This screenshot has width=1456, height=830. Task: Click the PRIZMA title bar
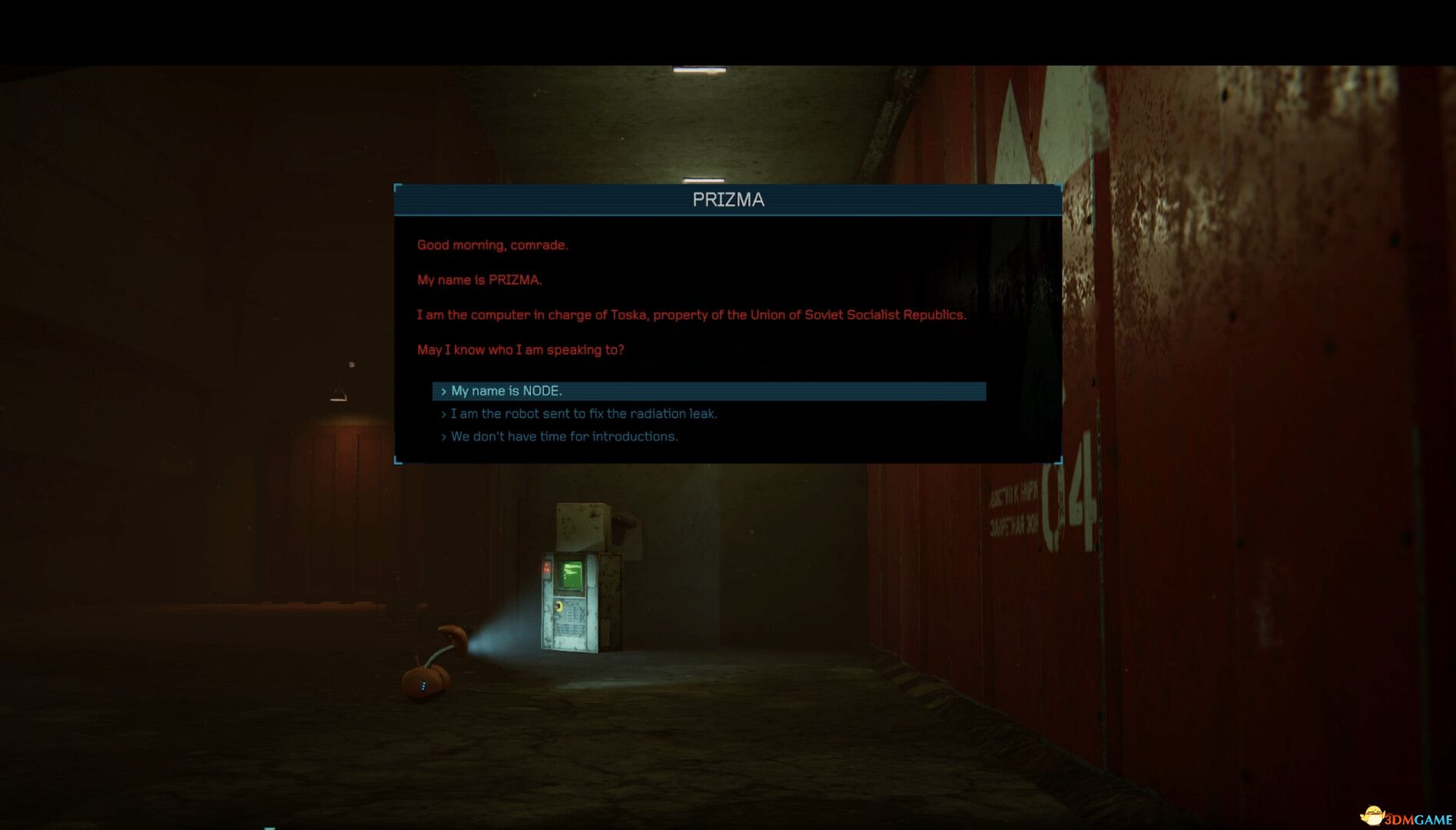click(728, 200)
